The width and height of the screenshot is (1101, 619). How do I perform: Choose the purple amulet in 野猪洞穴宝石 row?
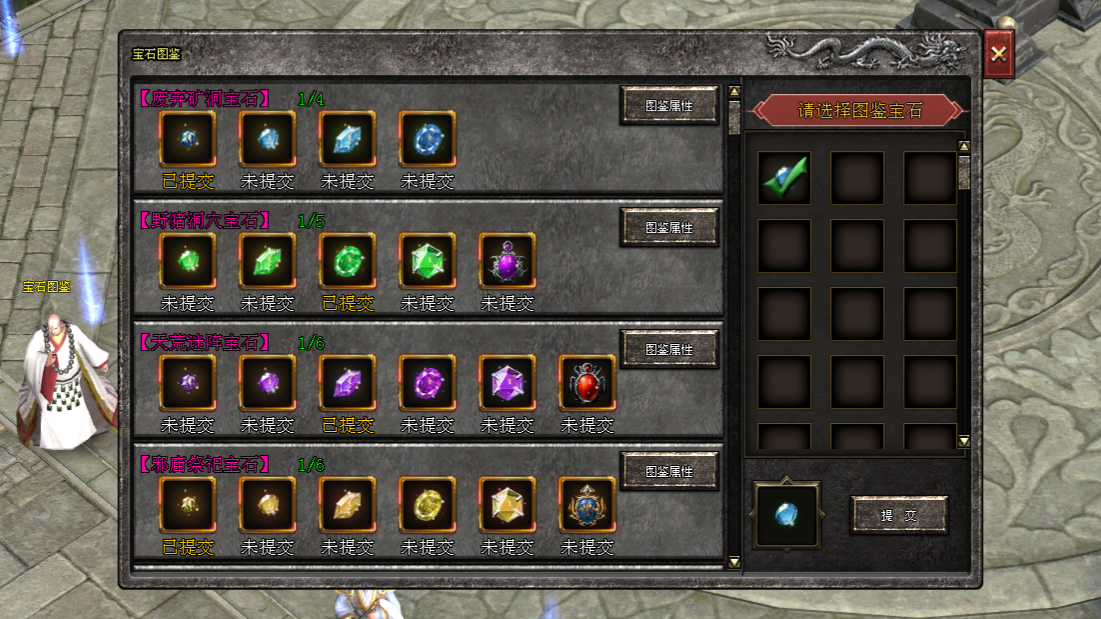[507, 261]
